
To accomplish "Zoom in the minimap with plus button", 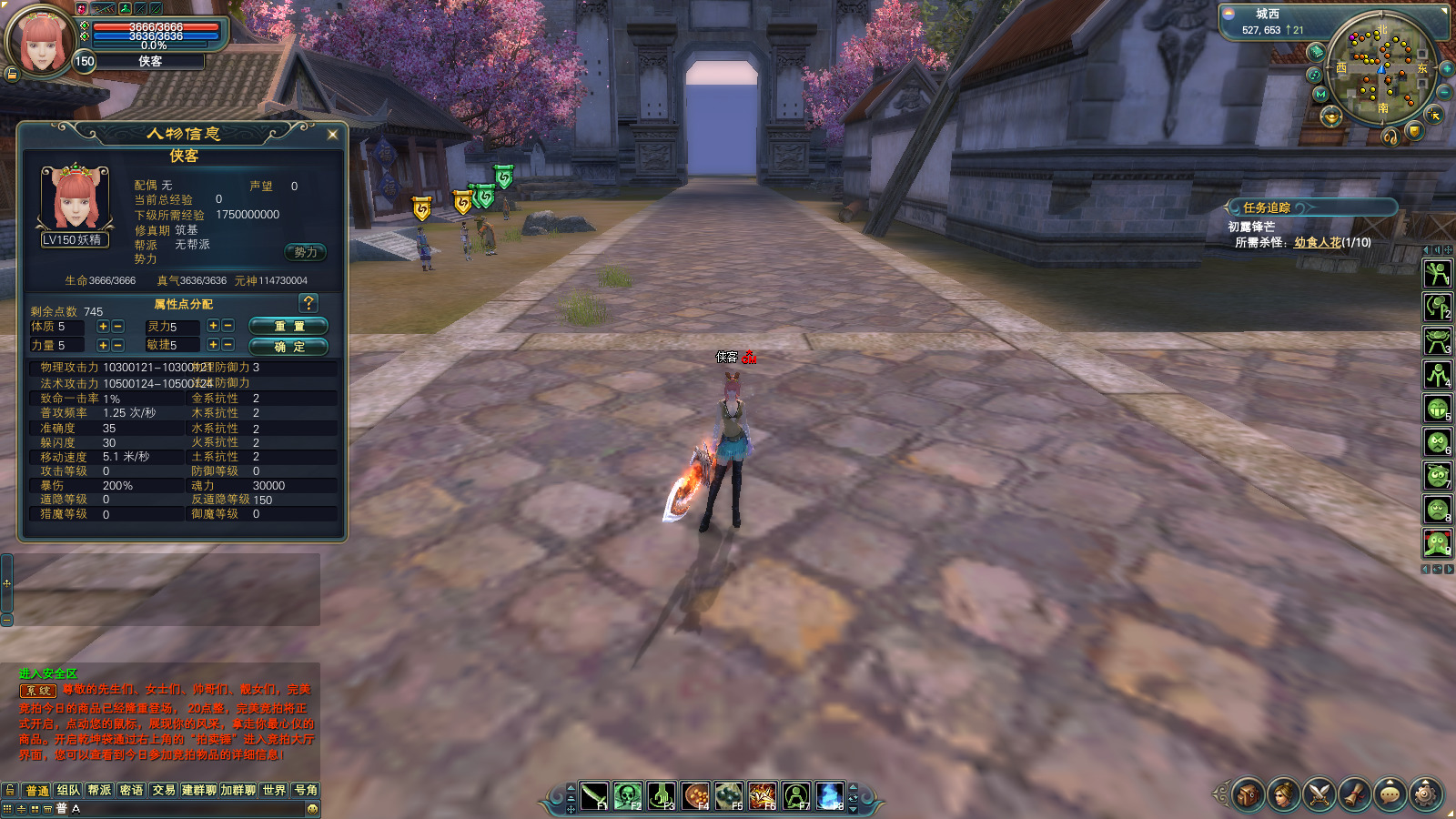I will (x=1446, y=69).
